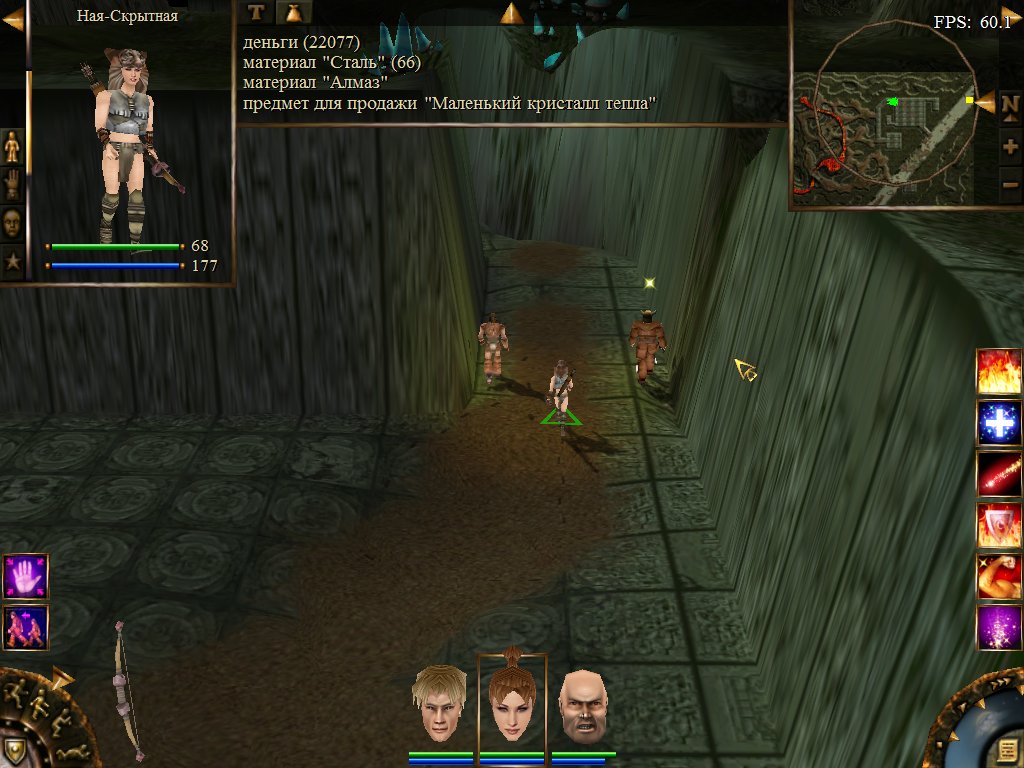This screenshot has height=768, width=1024.
Task: Zoom out the minimap with minus button
Action: (x=1010, y=183)
